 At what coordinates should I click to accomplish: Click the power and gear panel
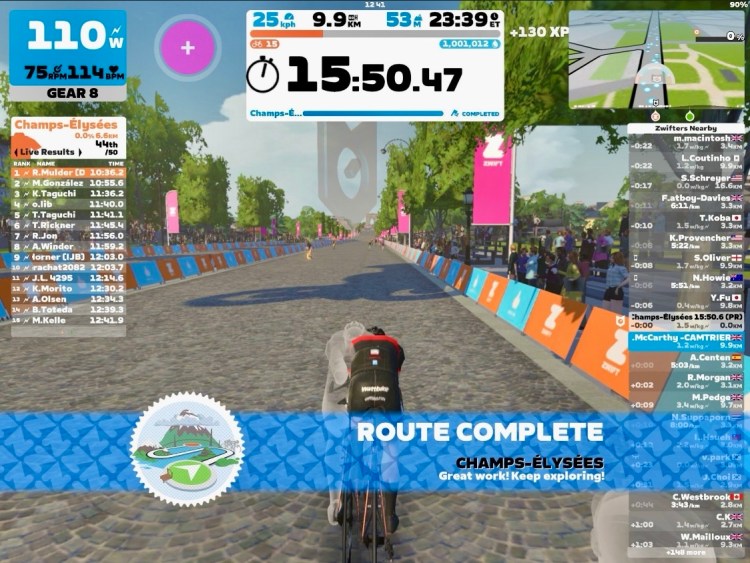[68, 55]
